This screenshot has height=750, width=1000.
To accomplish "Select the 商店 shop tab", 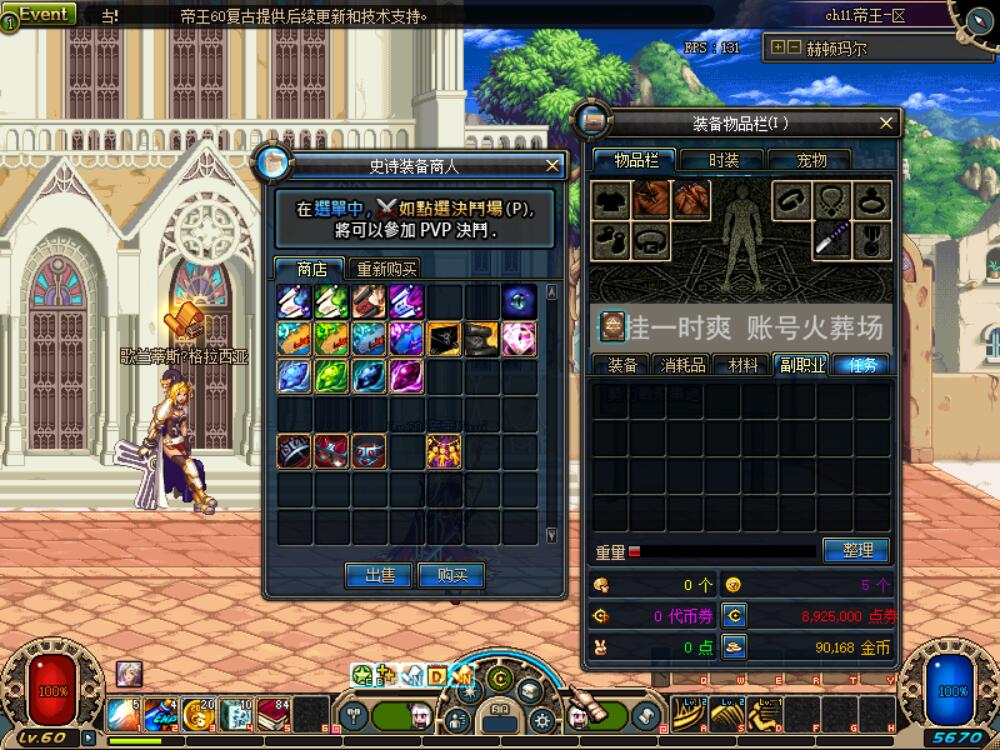I will click(311, 269).
